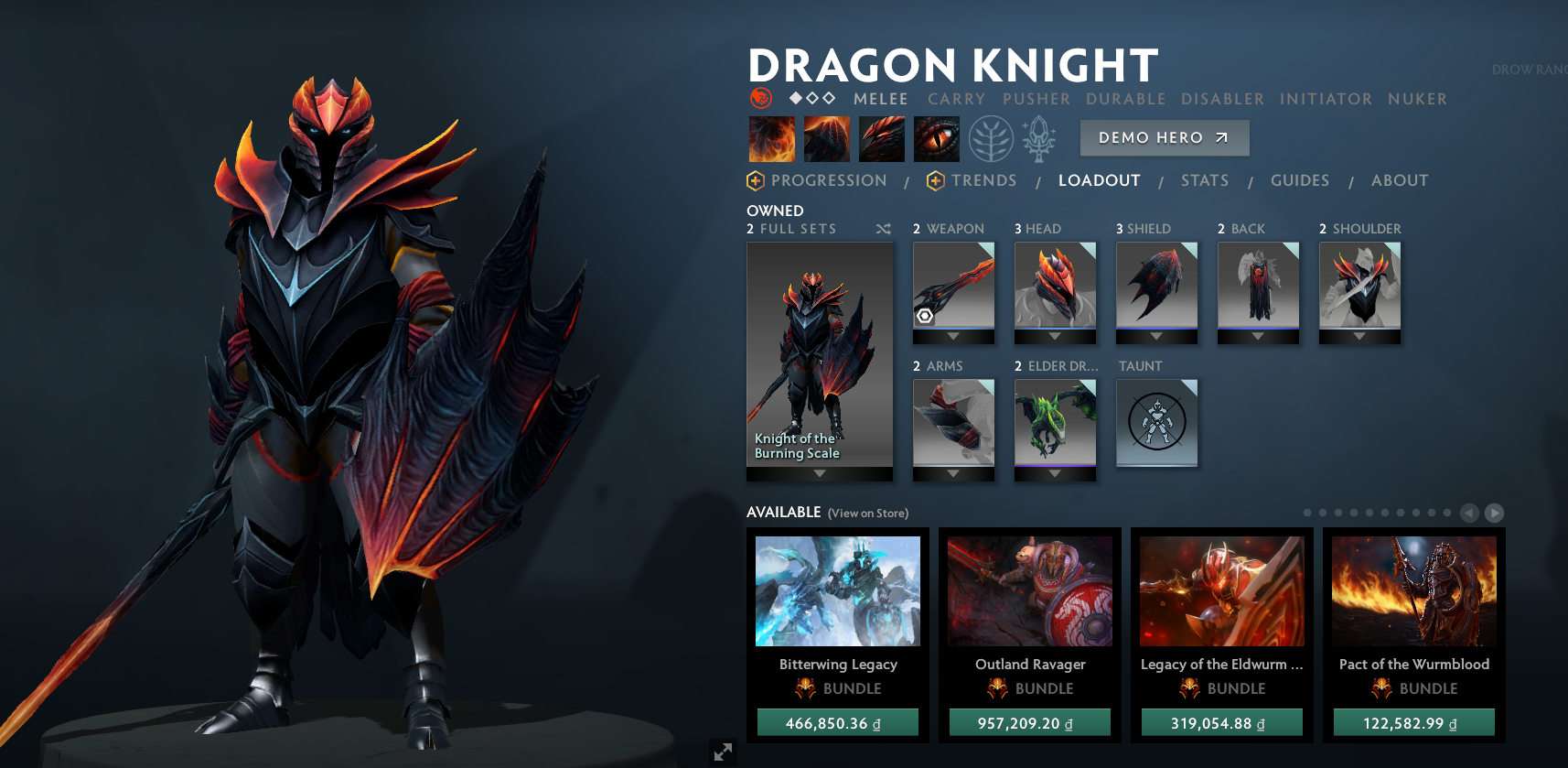Click the Dragon Blood eye ability icon
The height and width of the screenshot is (768, 1568).
coord(935,138)
